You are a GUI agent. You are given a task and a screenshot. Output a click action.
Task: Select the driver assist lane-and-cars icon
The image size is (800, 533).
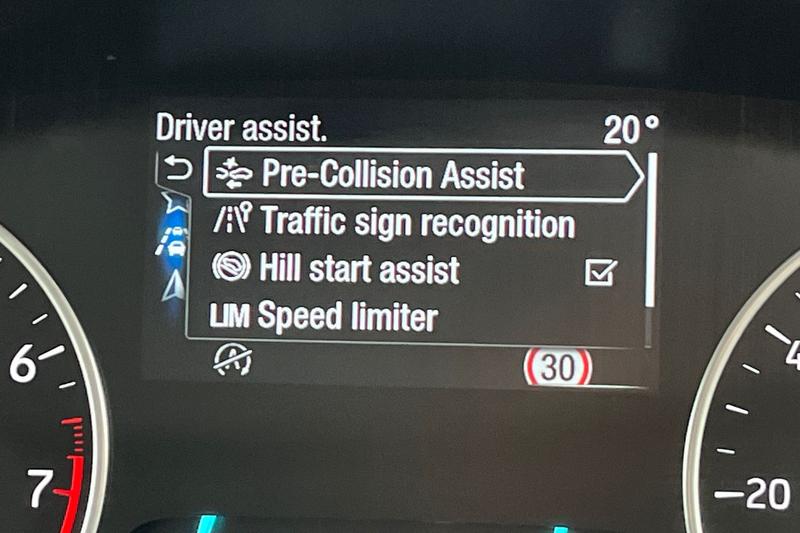[x=172, y=241]
